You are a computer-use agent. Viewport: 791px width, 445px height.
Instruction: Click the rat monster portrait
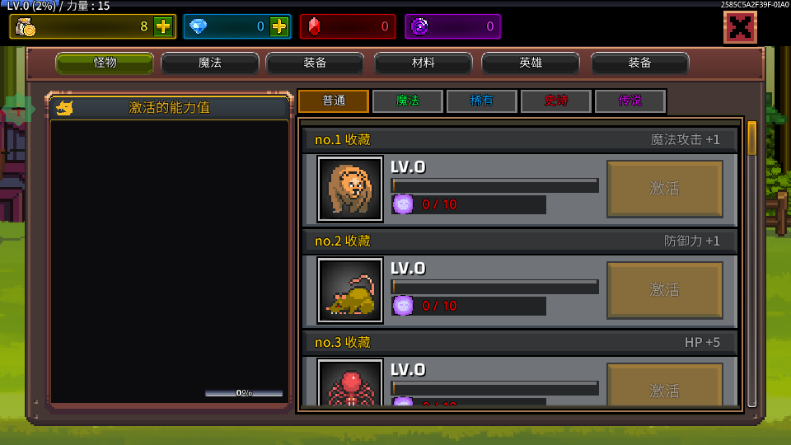tap(350, 290)
